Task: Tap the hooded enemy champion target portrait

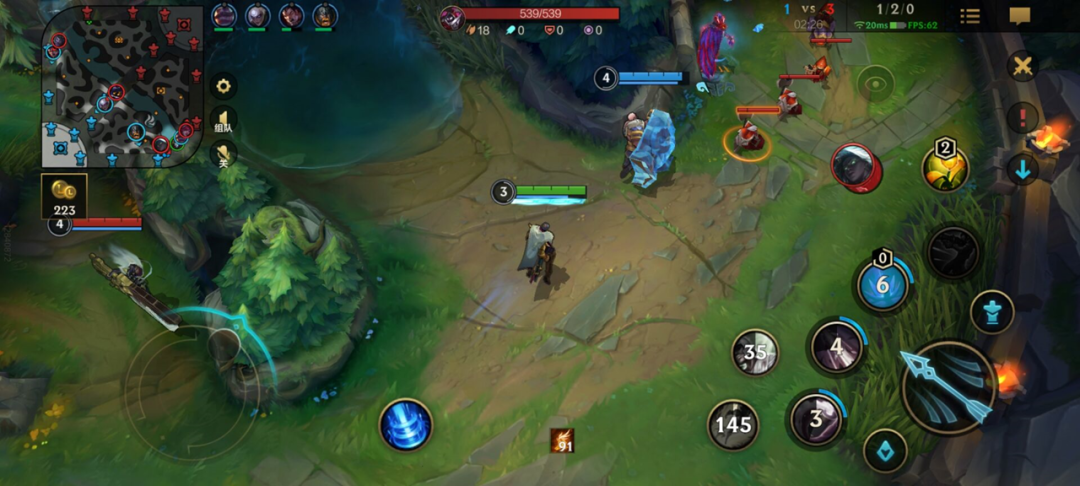Action: (x=856, y=167)
